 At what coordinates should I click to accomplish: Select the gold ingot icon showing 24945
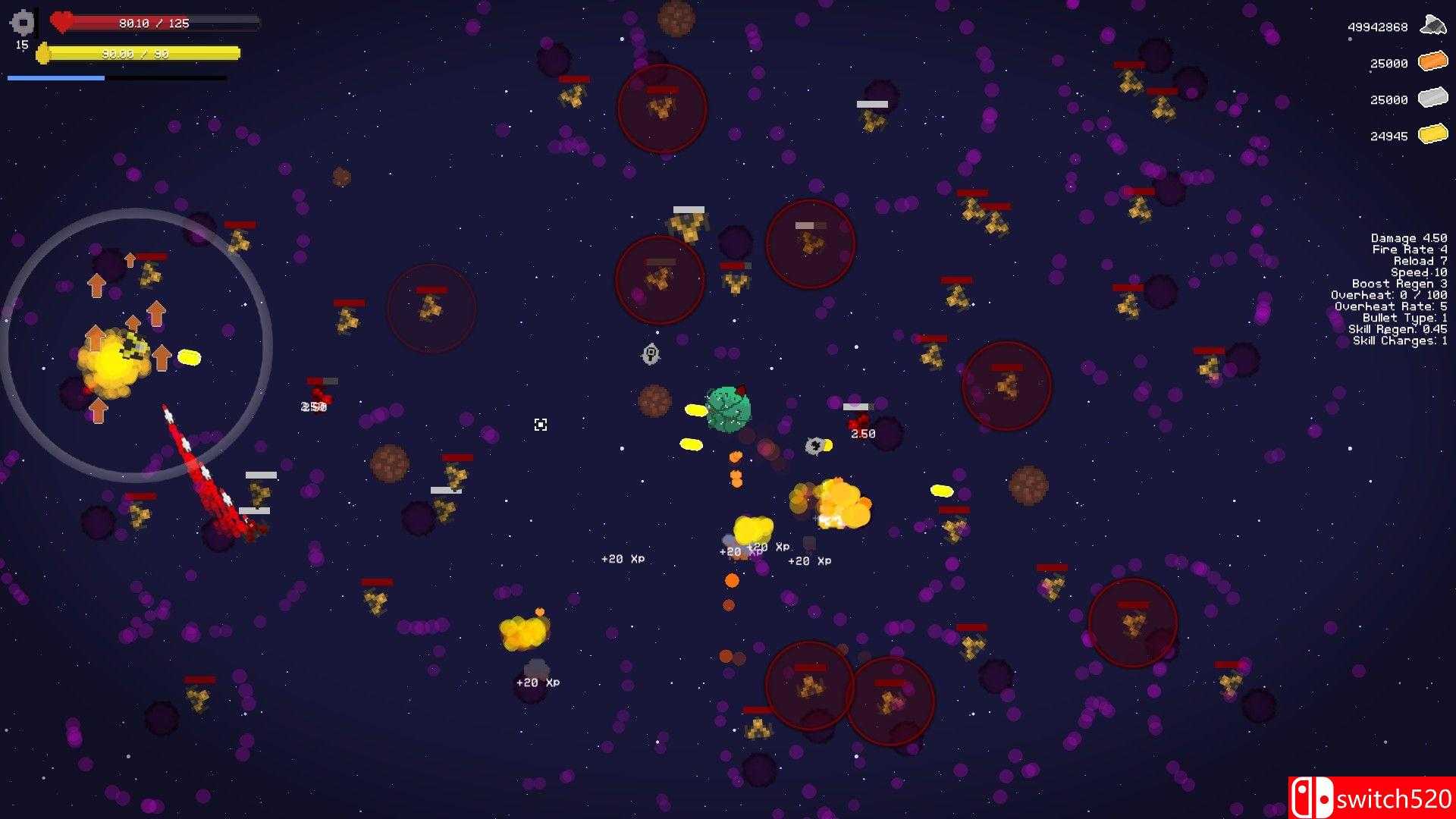click(x=1432, y=135)
